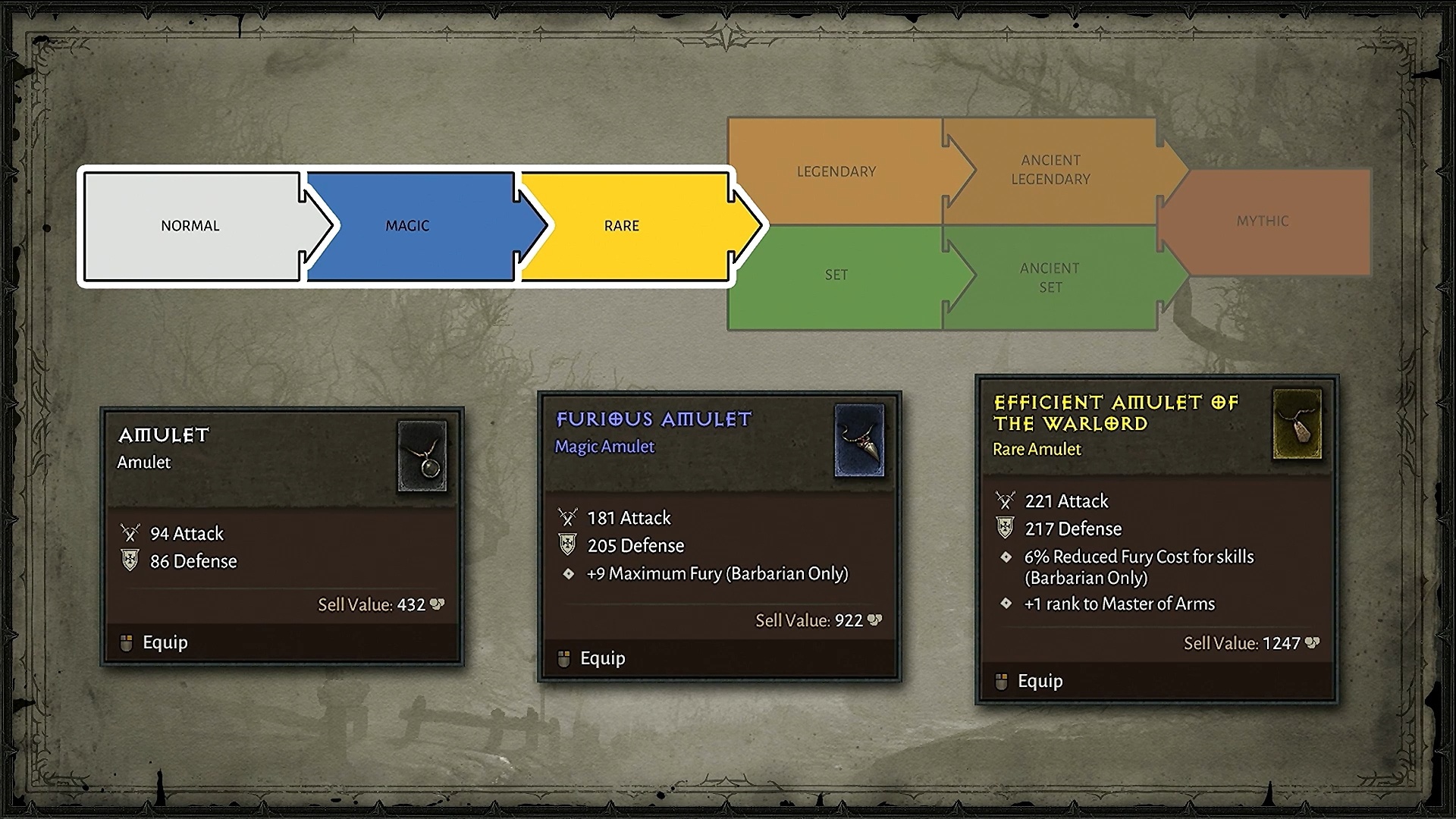
Task: Click the Rare Amulet item icon
Action: (x=1298, y=425)
